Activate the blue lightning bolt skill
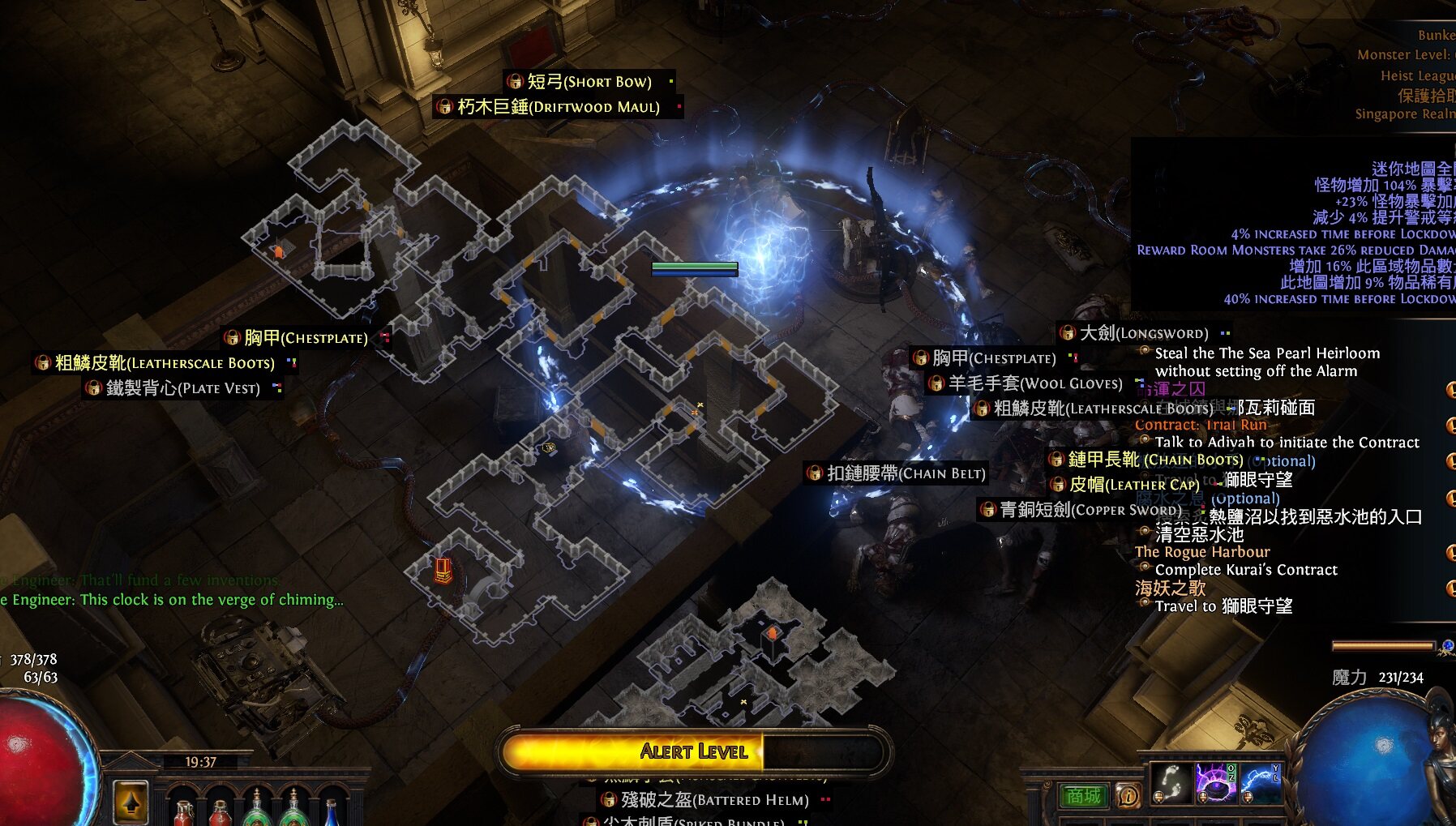The image size is (1456, 826). pyautogui.click(x=1259, y=783)
